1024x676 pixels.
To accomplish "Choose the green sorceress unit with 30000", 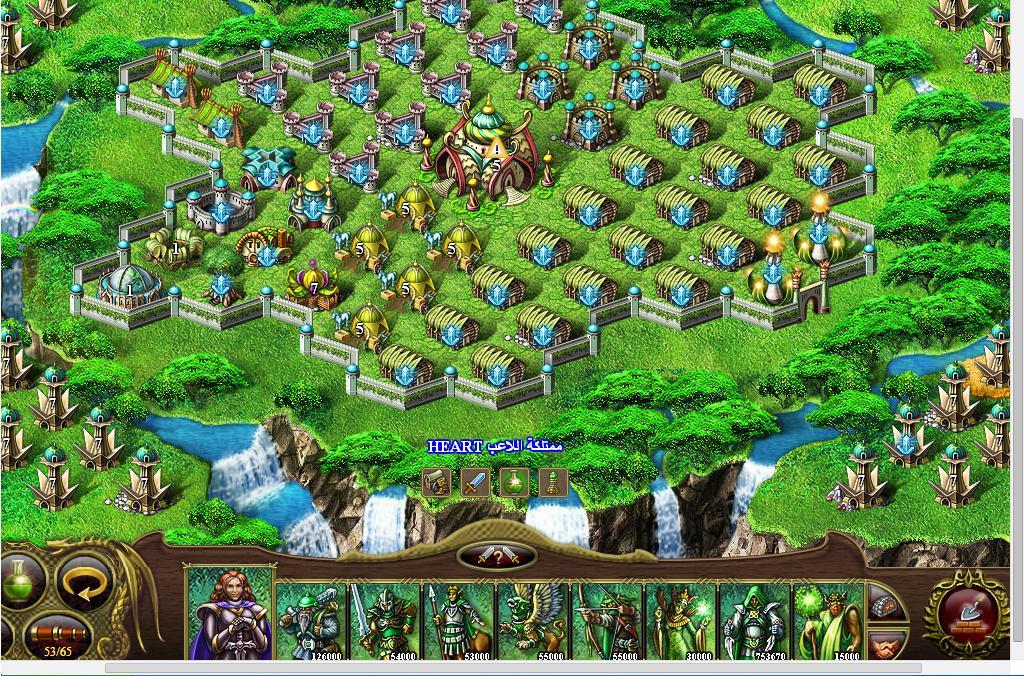I will point(681,620).
